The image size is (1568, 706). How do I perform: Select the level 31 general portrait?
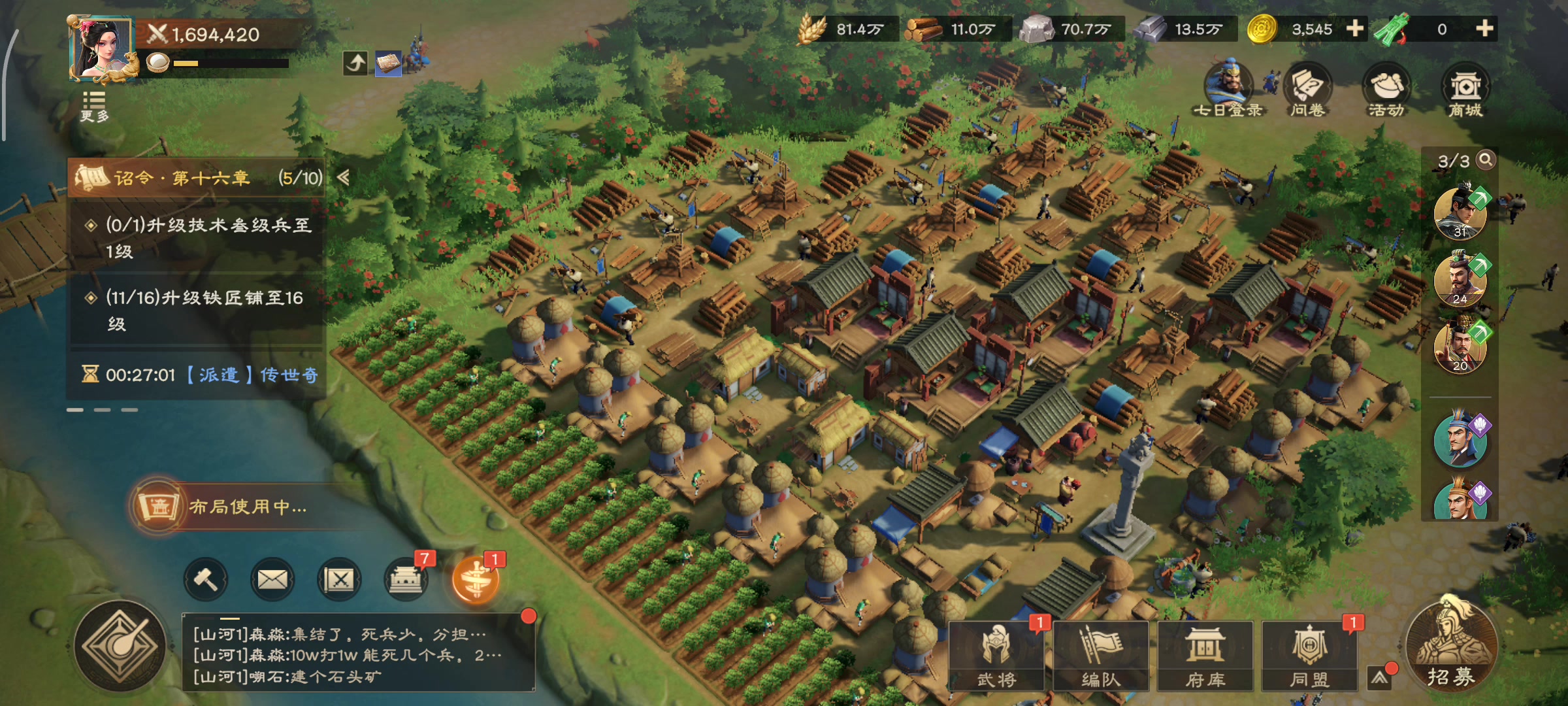pos(1460,213)
